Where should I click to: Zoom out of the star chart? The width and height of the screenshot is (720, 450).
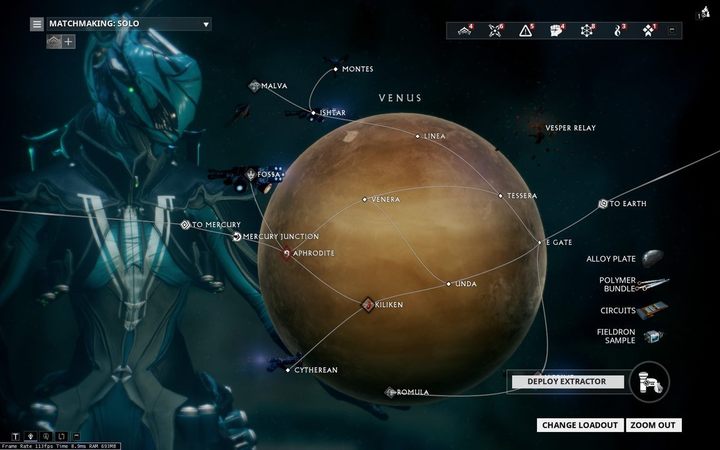(654, 425)
